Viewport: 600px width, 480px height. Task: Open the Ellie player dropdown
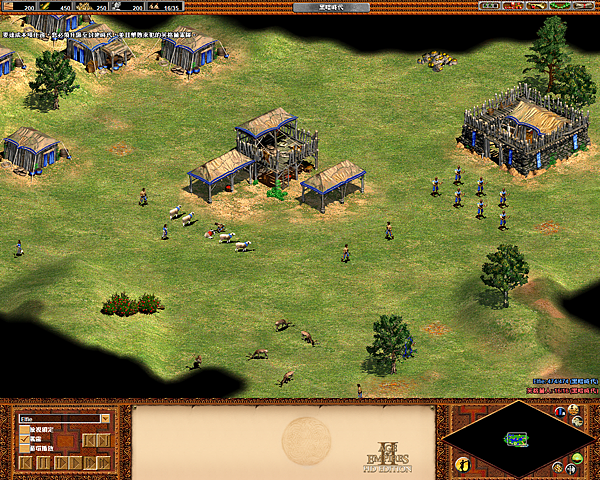pos(104,419)
